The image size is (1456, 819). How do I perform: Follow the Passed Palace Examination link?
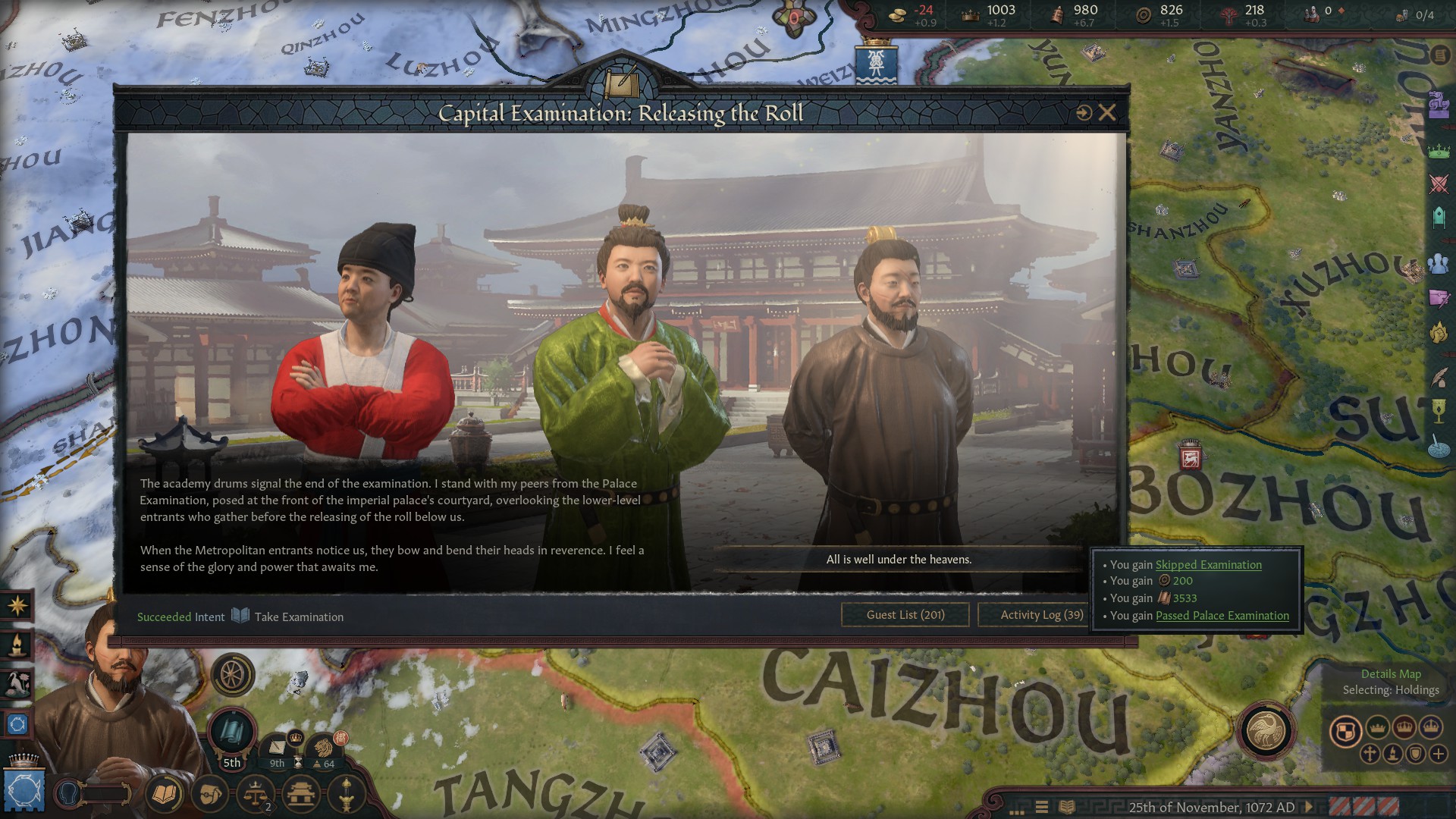(x=1222, y=616)
